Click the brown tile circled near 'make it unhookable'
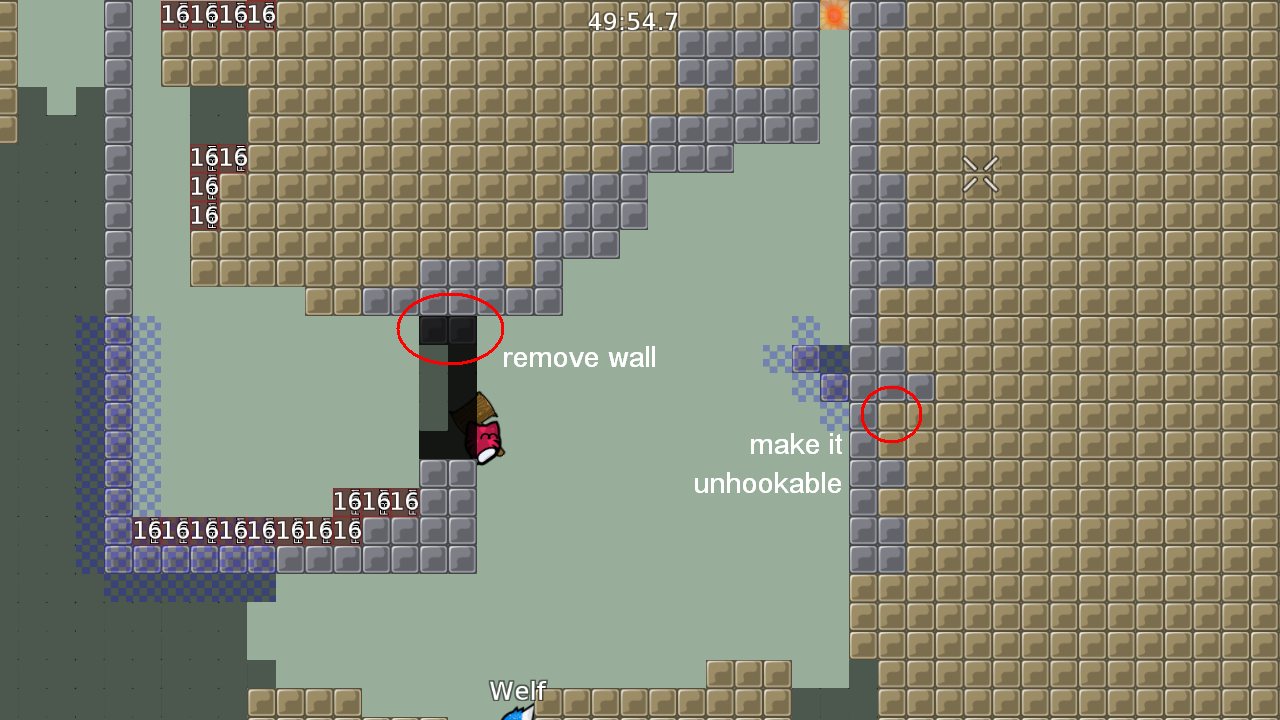The height and width of the screenshot is (720, 1280). 890,413
